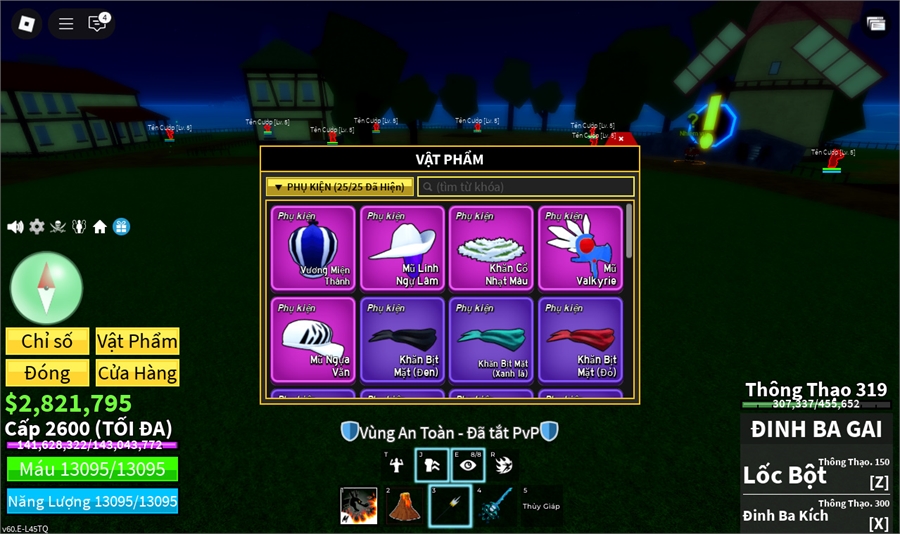The image size is (900, 534).
Task: Select the Vương Miện Thánh accessory
Action: [313, 248]
